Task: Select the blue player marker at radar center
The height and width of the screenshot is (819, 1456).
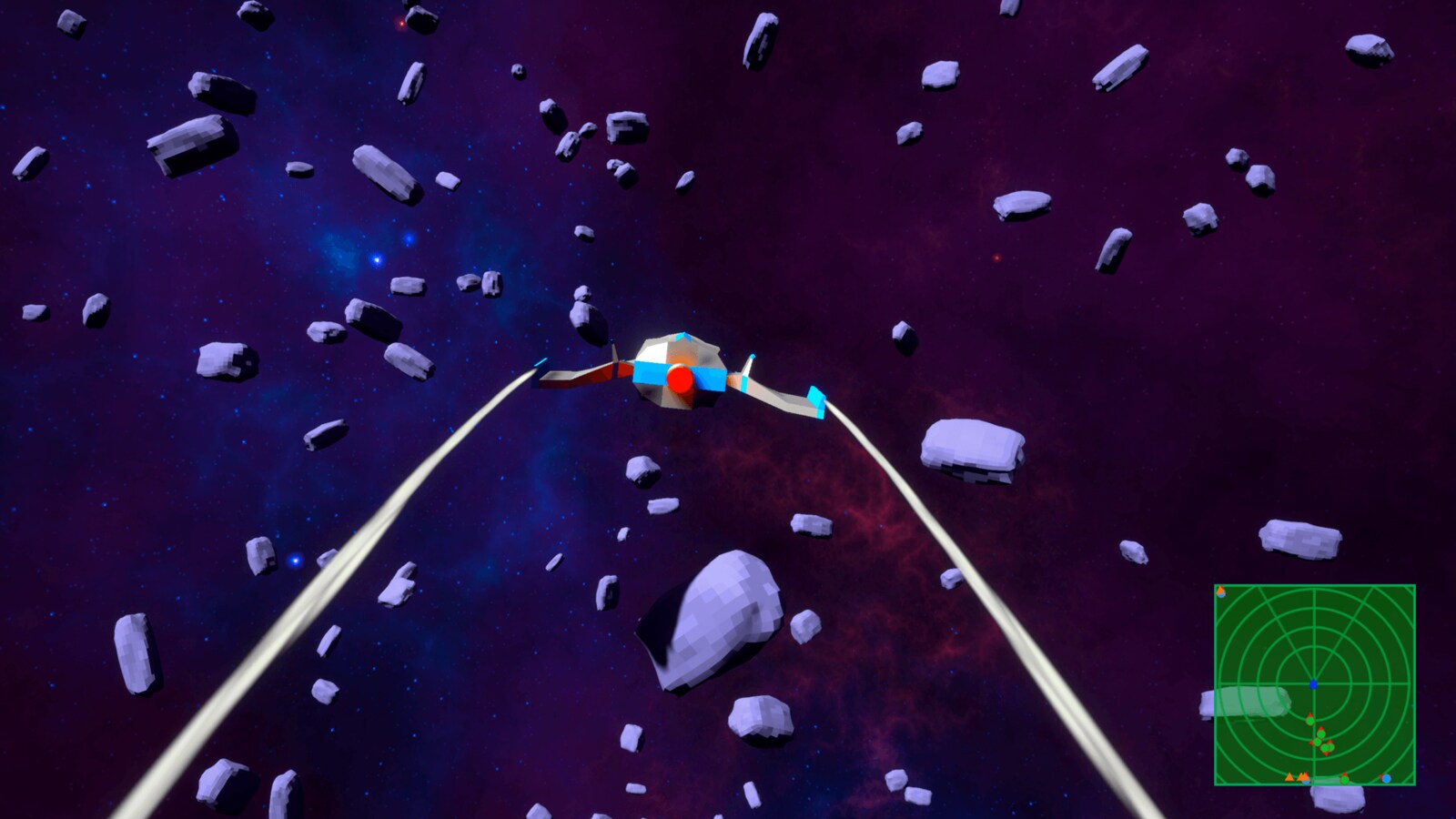Action: [x=1313, y=683]
